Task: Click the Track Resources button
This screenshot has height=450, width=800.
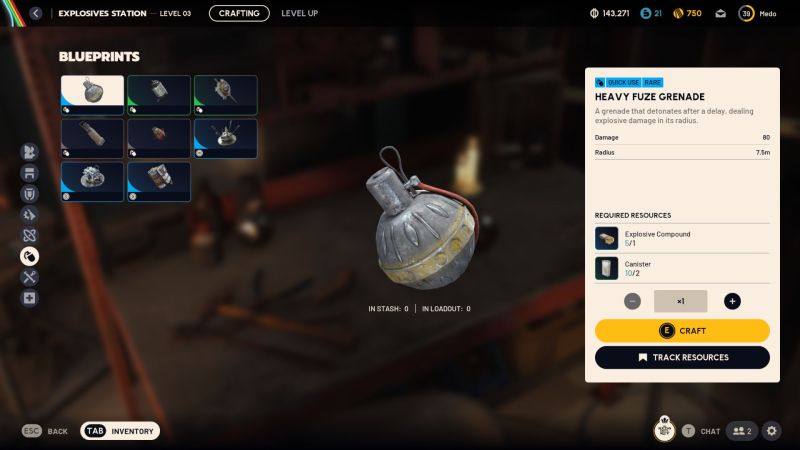Action: 682,357
